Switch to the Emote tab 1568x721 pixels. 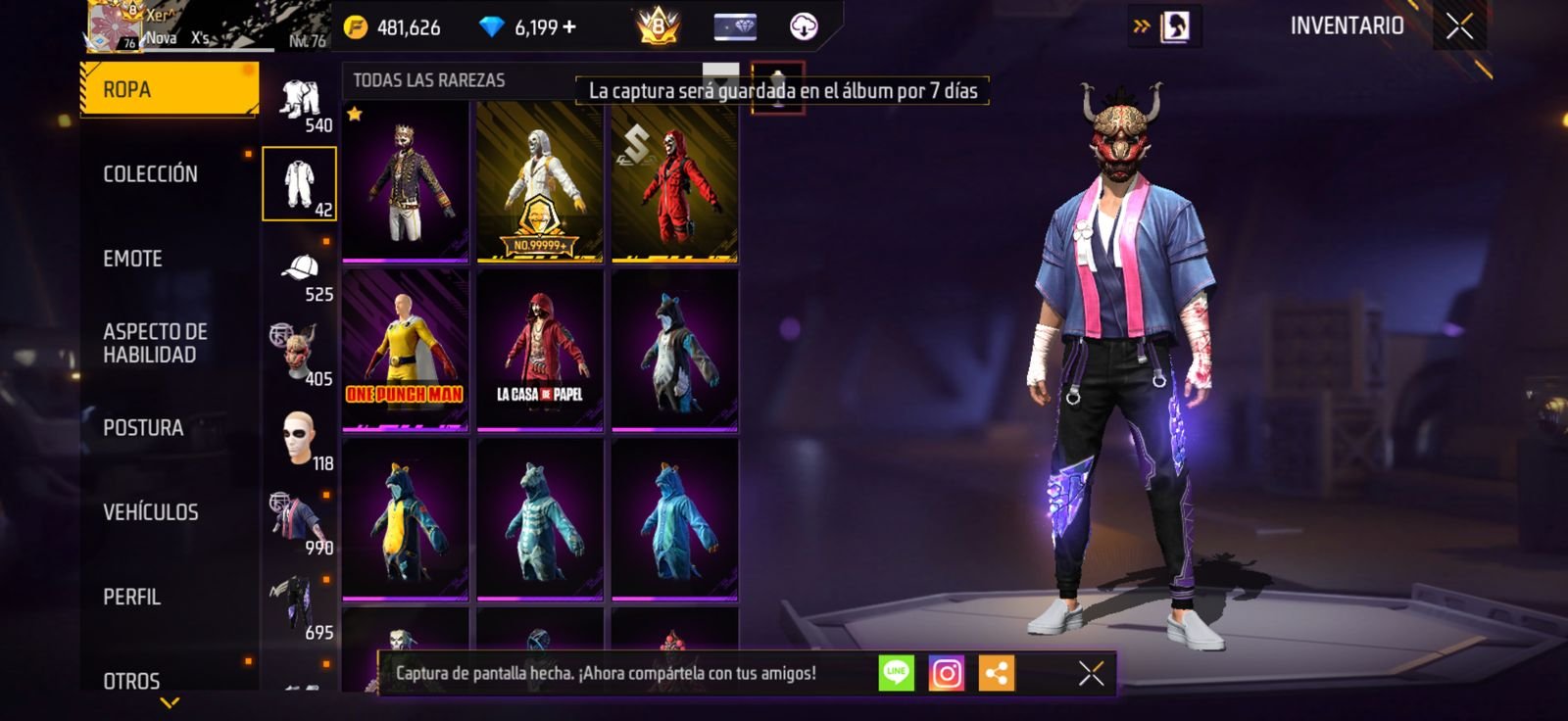[133, 259]
